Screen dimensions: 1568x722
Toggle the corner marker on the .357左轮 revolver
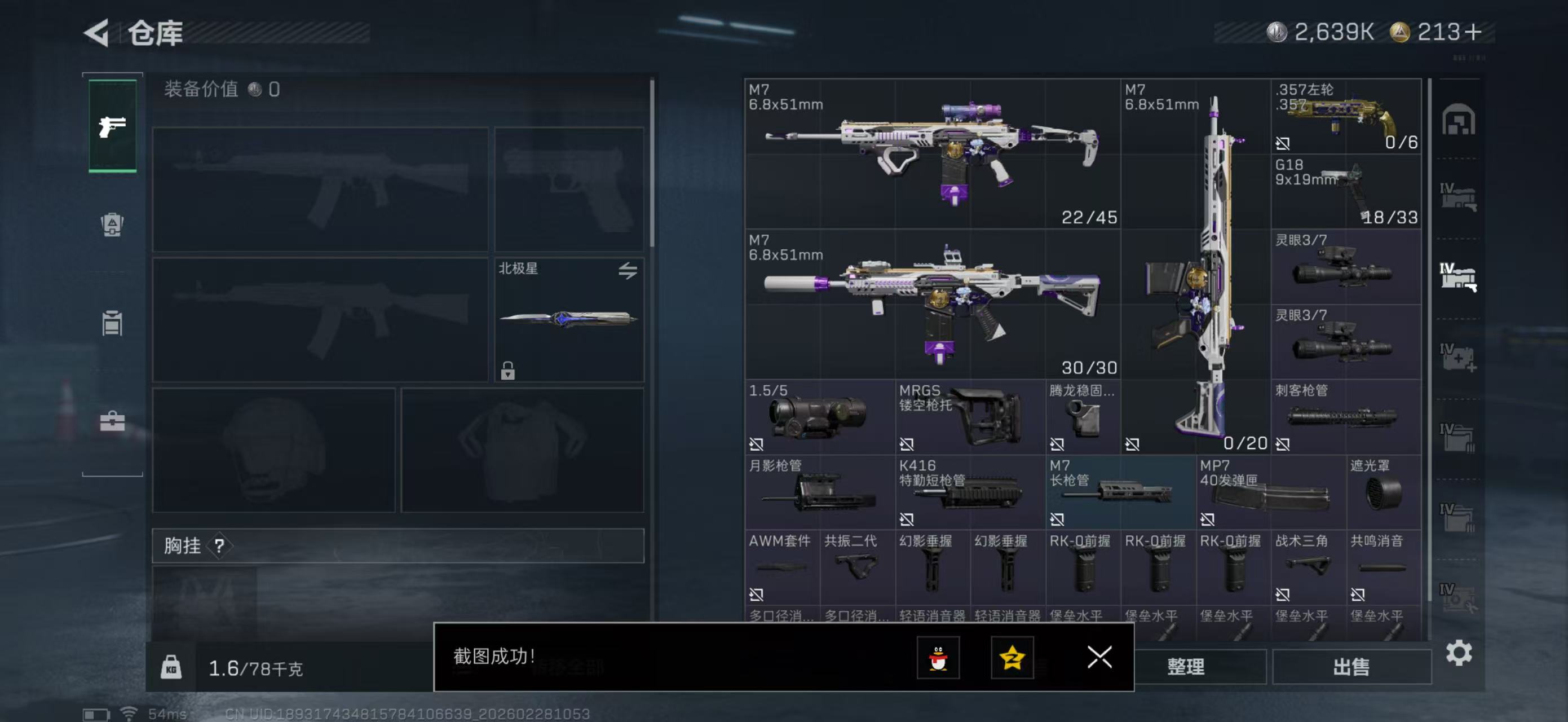[1283, 144]
